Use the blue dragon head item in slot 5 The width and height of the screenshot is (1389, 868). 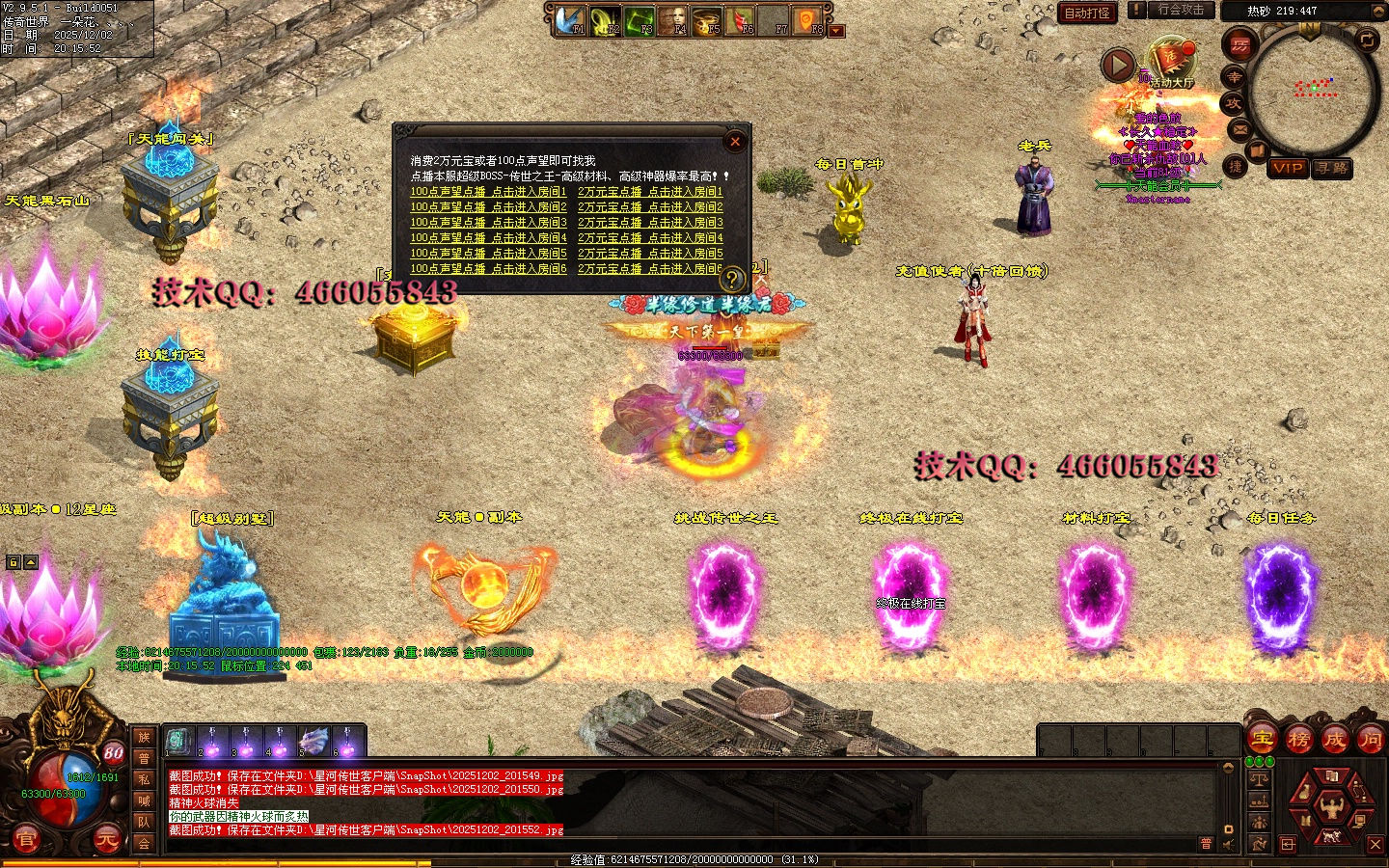tap(313, 743)
